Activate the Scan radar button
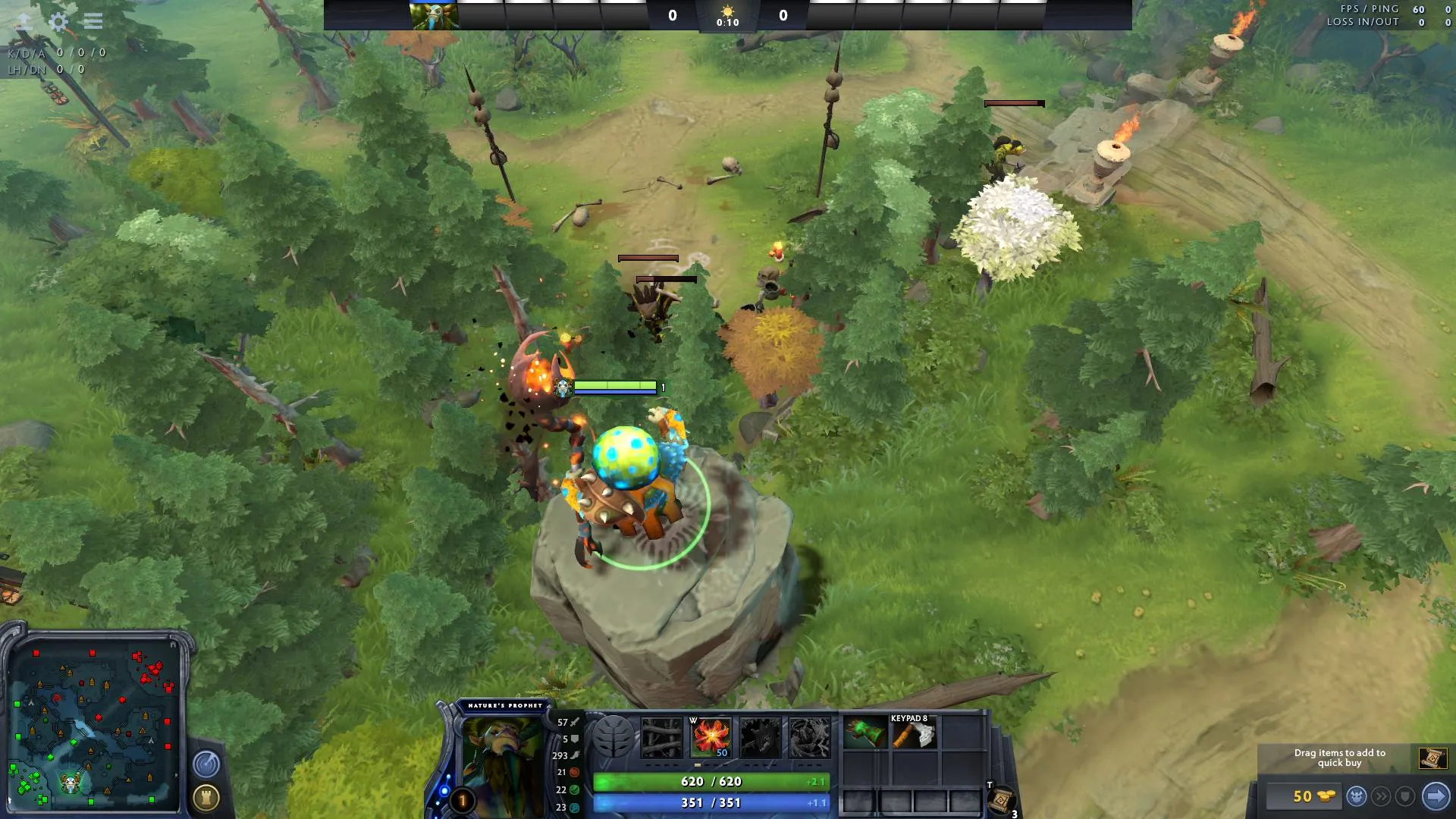The height and width of the screenshot is (819, 1456). point(206,764)
